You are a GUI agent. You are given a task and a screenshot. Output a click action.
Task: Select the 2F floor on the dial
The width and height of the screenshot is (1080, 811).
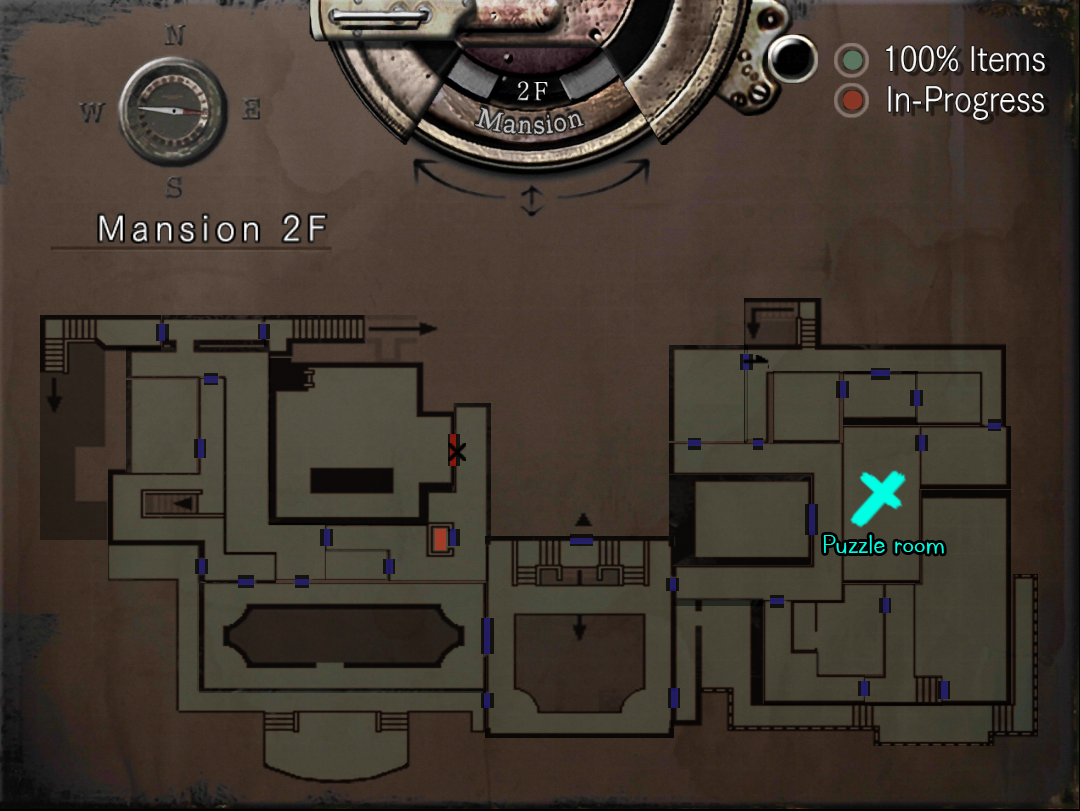(x=532, y=91)
